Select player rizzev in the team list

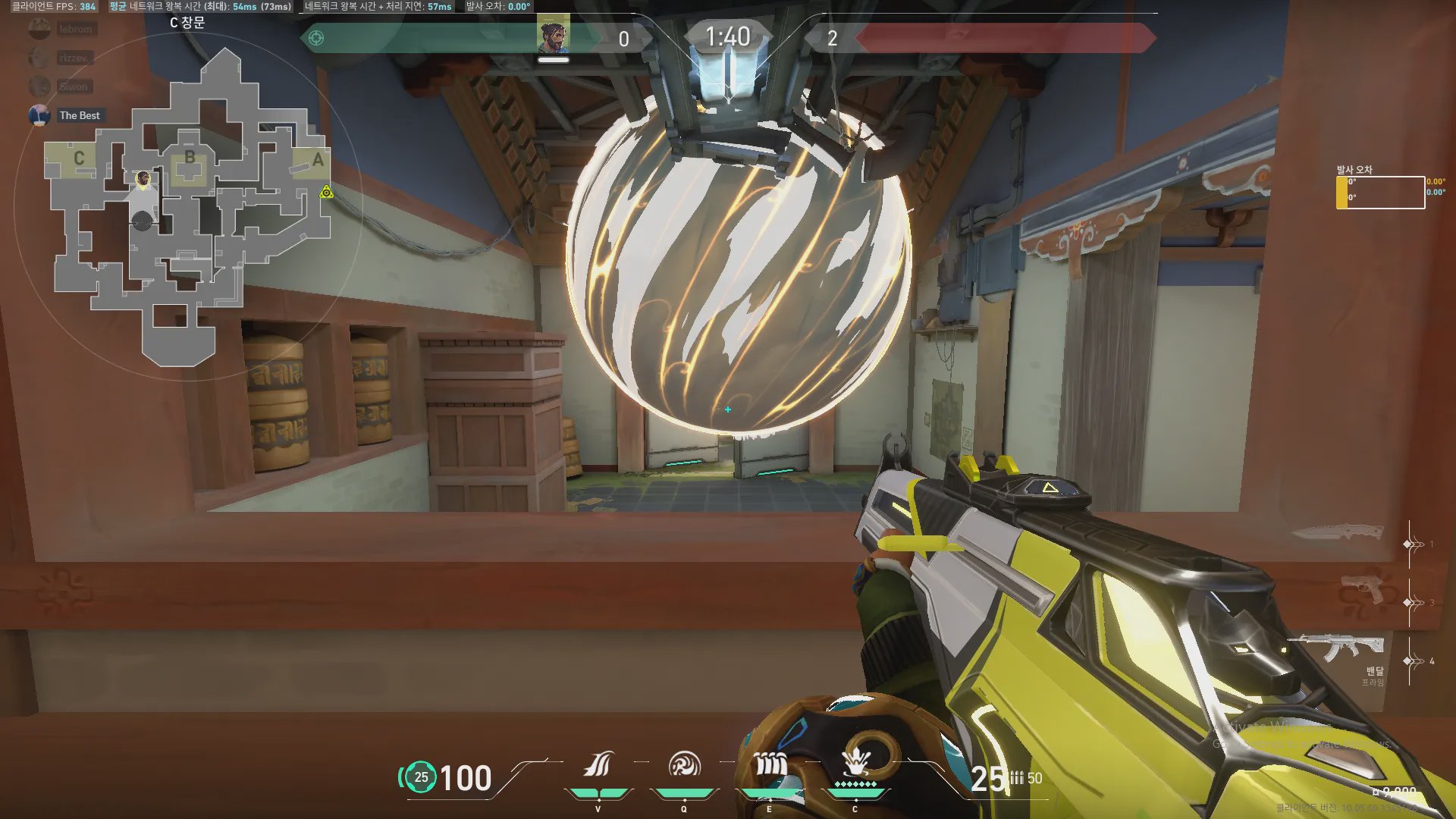click(x=75, y=58)
